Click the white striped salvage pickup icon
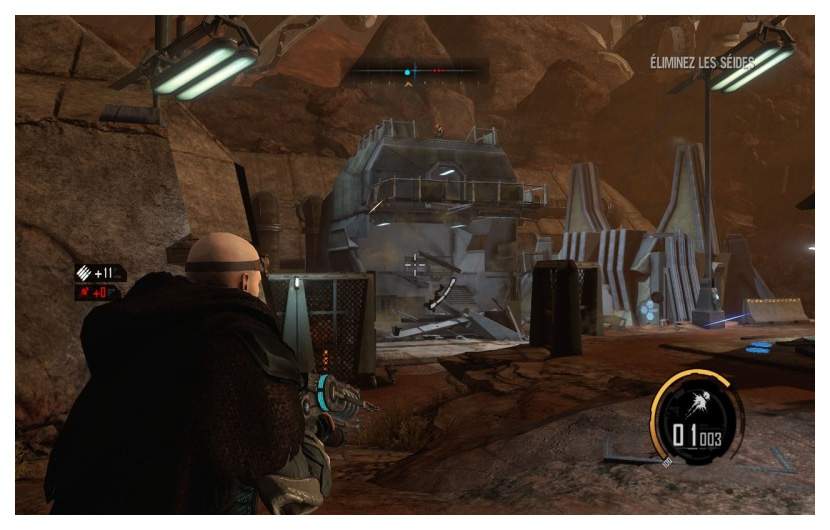Image resolution: width=830 pixels, height=530 pixels. 85,273
